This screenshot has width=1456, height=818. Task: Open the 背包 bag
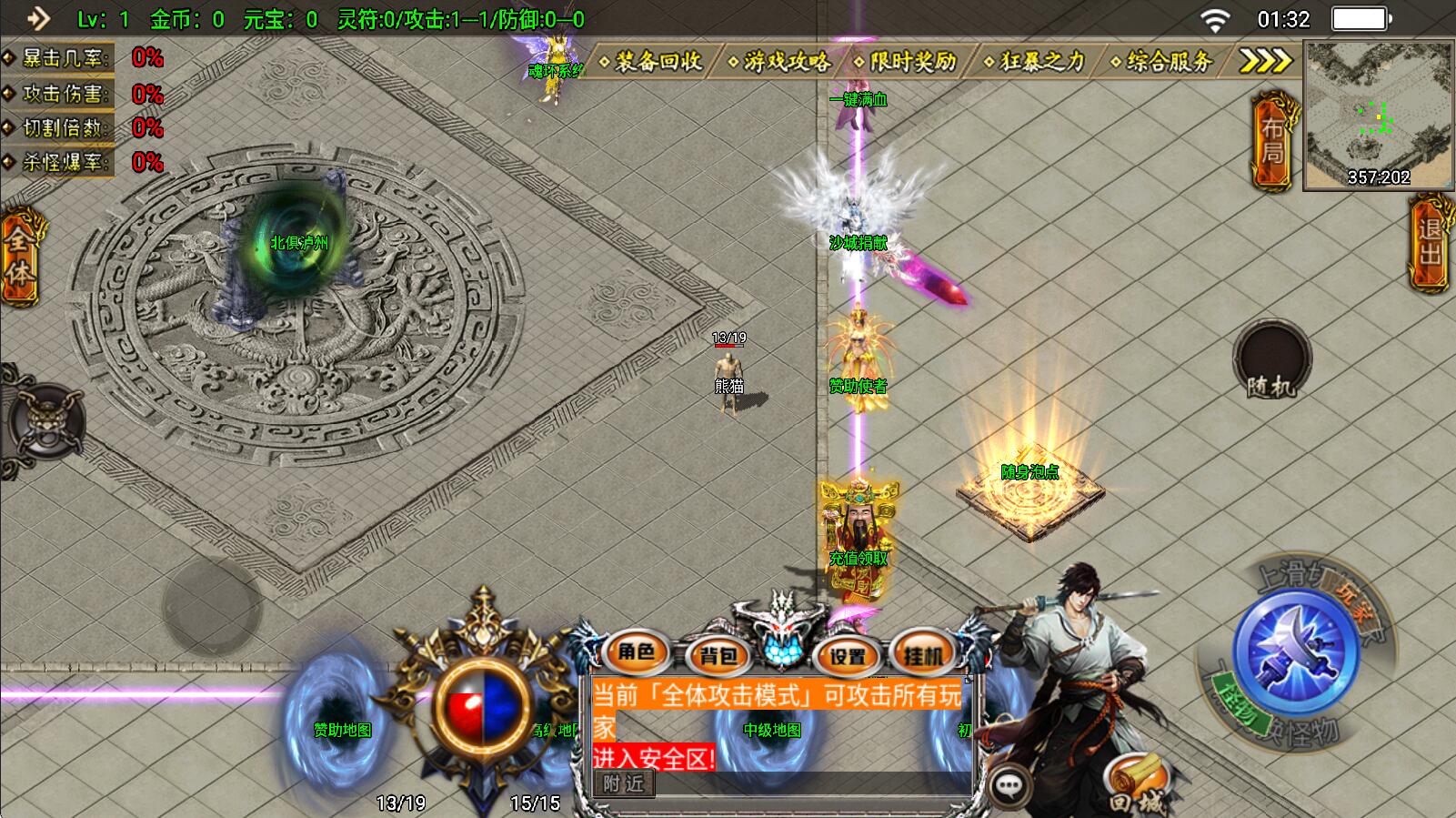718,654
